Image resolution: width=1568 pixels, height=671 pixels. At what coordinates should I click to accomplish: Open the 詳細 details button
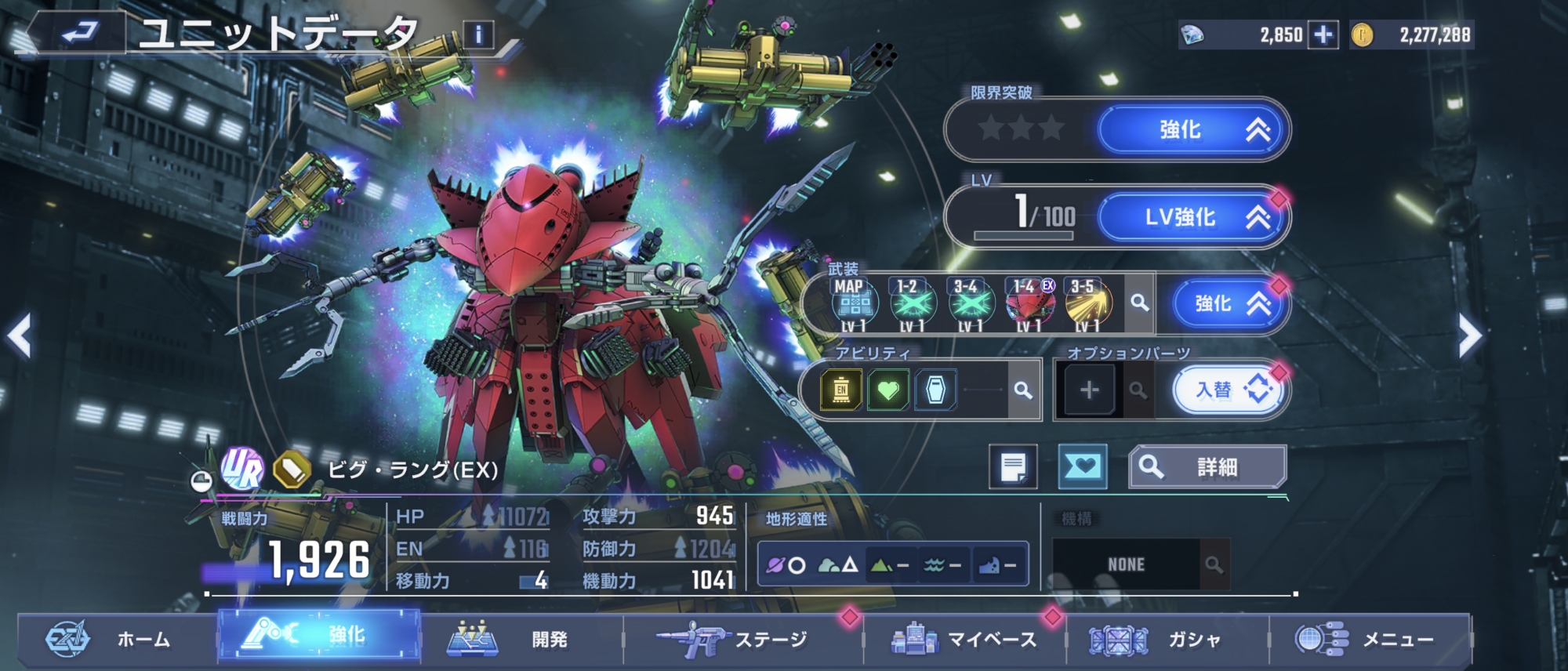click(1207, 467)
